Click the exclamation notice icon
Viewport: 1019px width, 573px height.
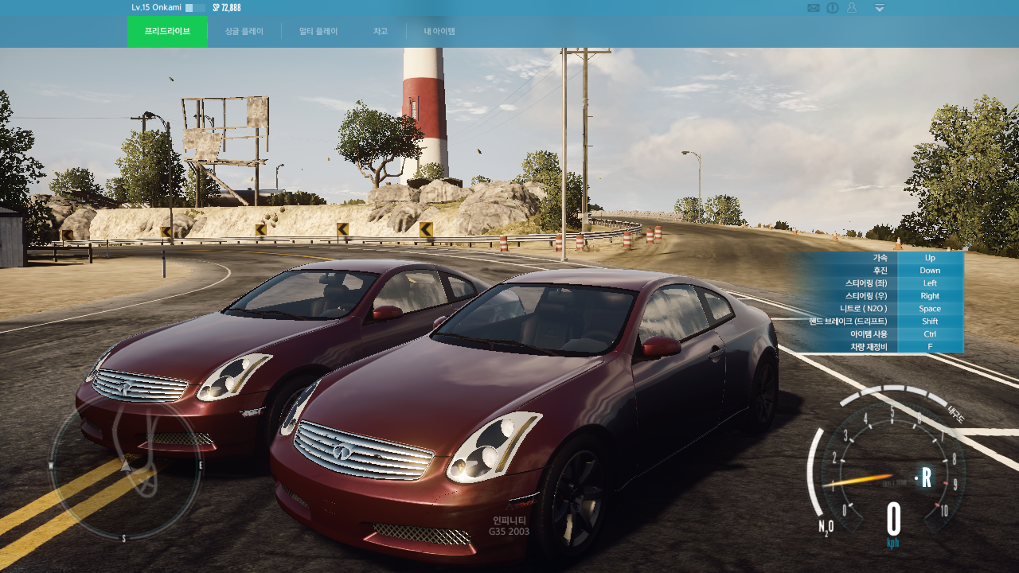[x=833, y=8]
